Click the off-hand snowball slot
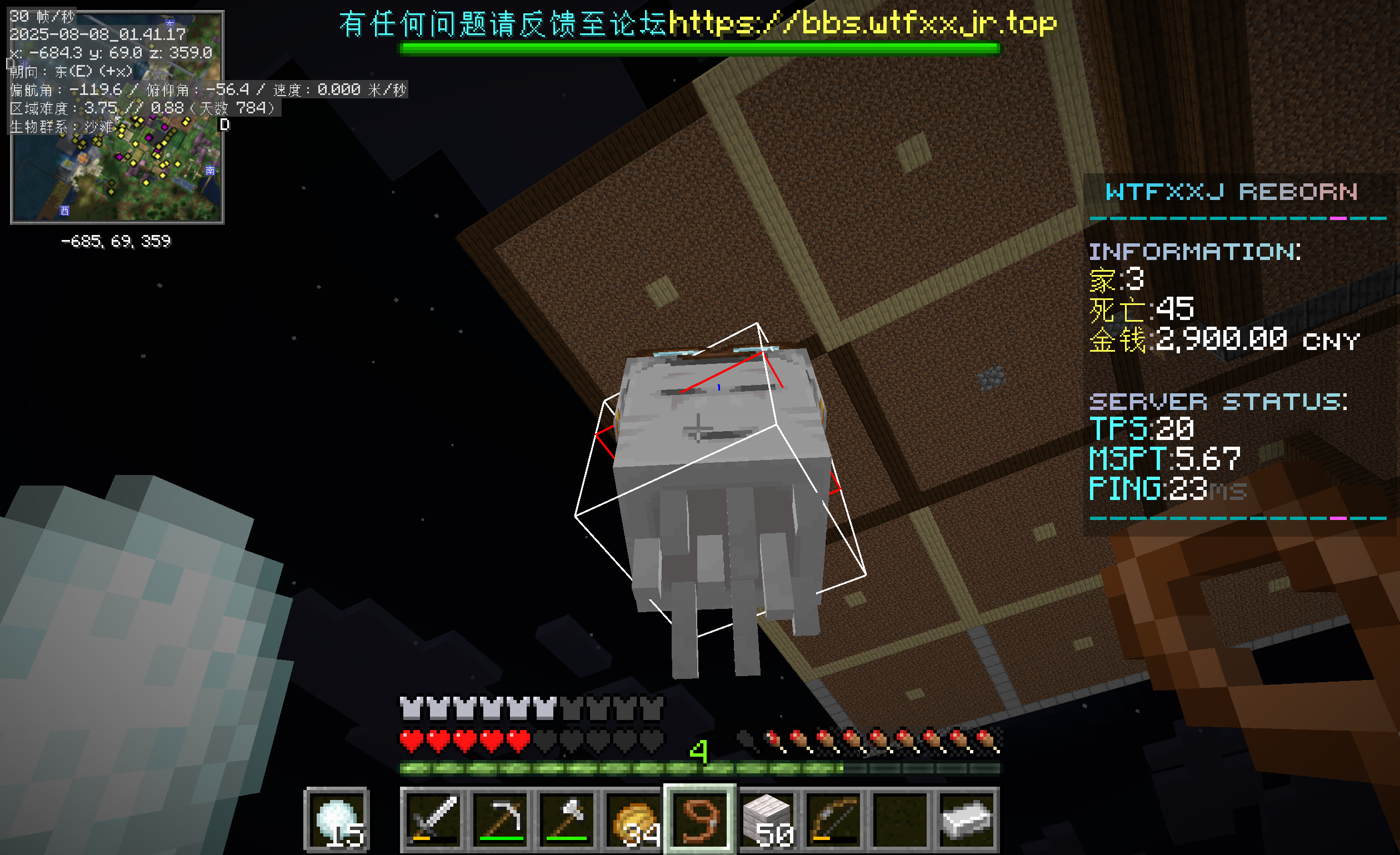Viewport: 1400px width, 855px height. pos(337,820)
